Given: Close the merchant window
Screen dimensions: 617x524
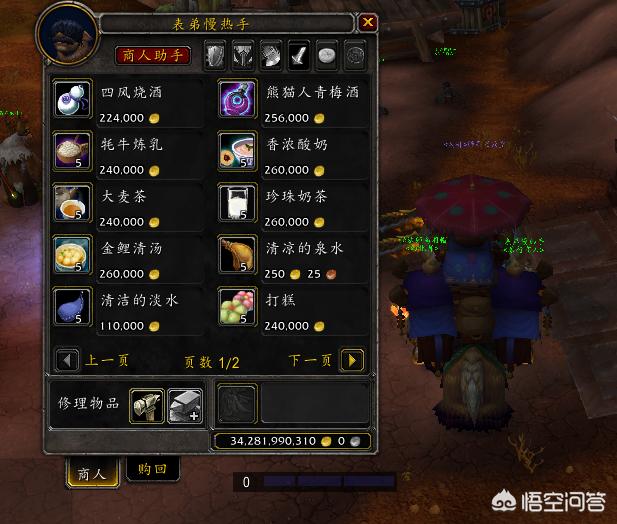Looking at the screenshot, I should tap(368, 22).
